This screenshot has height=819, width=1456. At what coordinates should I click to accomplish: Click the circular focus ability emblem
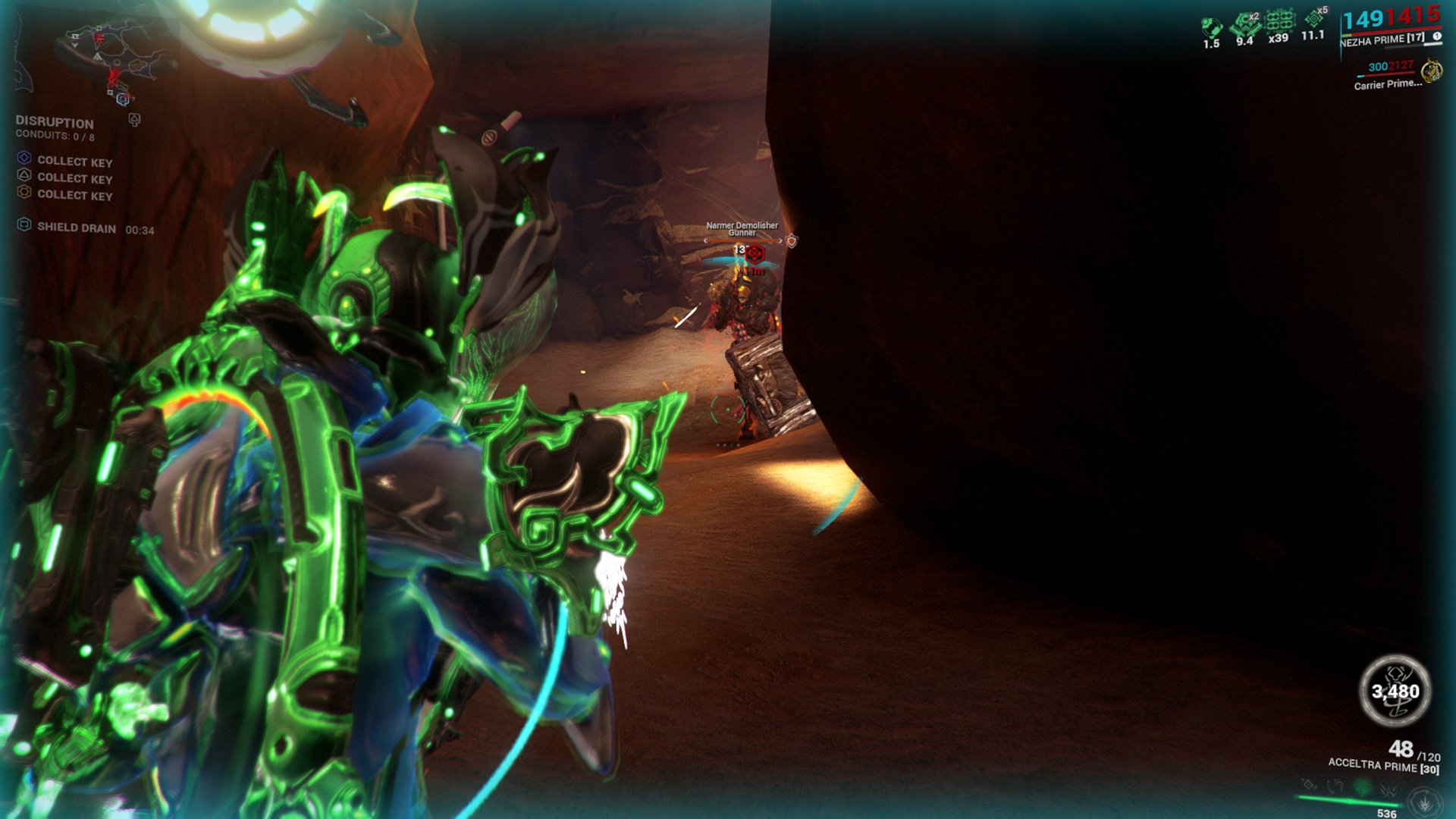(x=1425, y=802)
